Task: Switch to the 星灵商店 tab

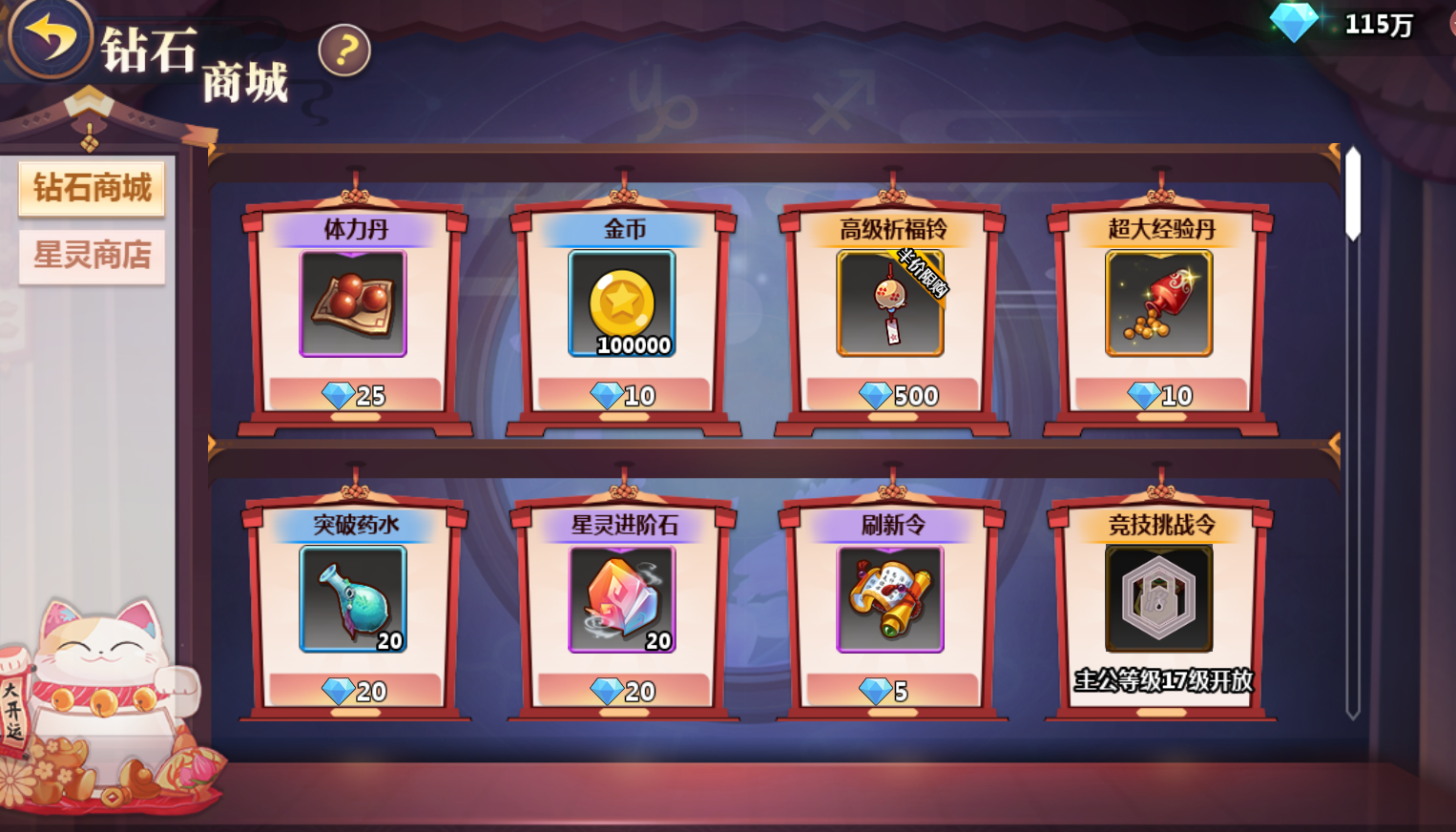Action: [x=92, y=256]
